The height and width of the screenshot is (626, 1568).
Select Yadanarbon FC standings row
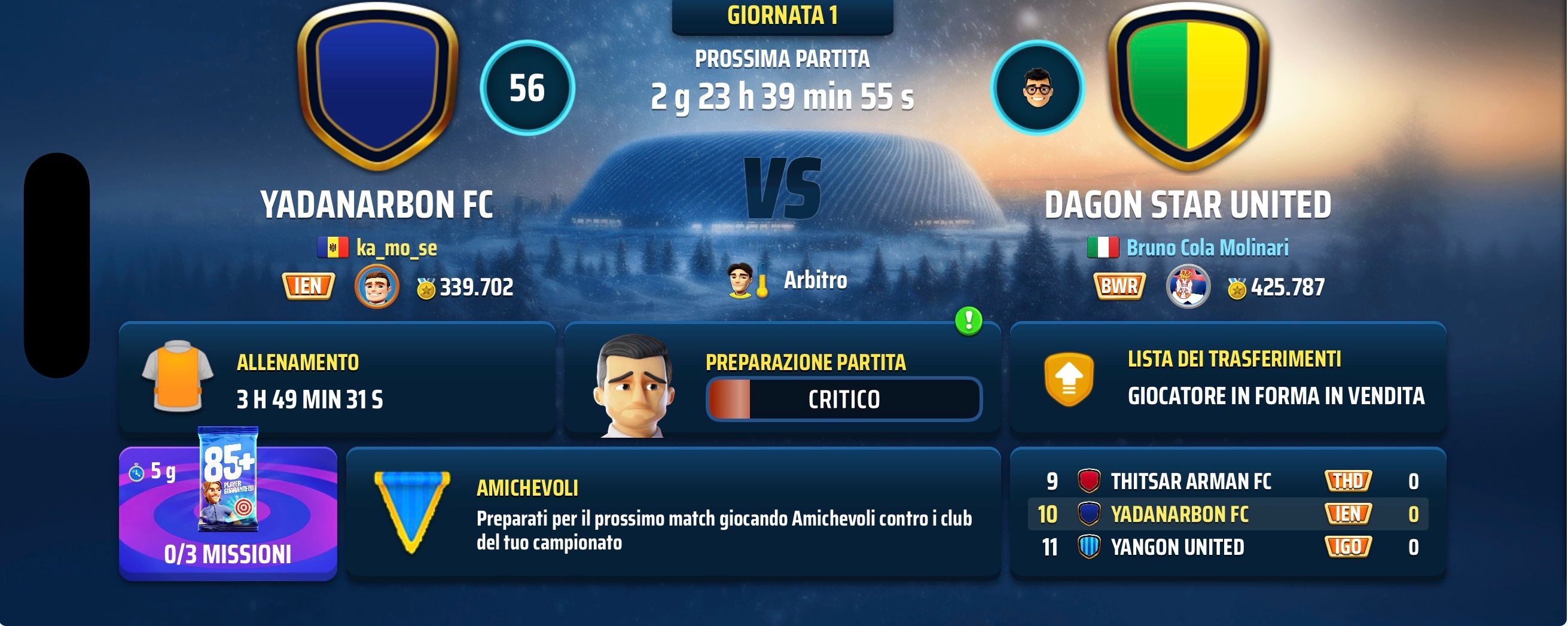[x=1228, y=514]
